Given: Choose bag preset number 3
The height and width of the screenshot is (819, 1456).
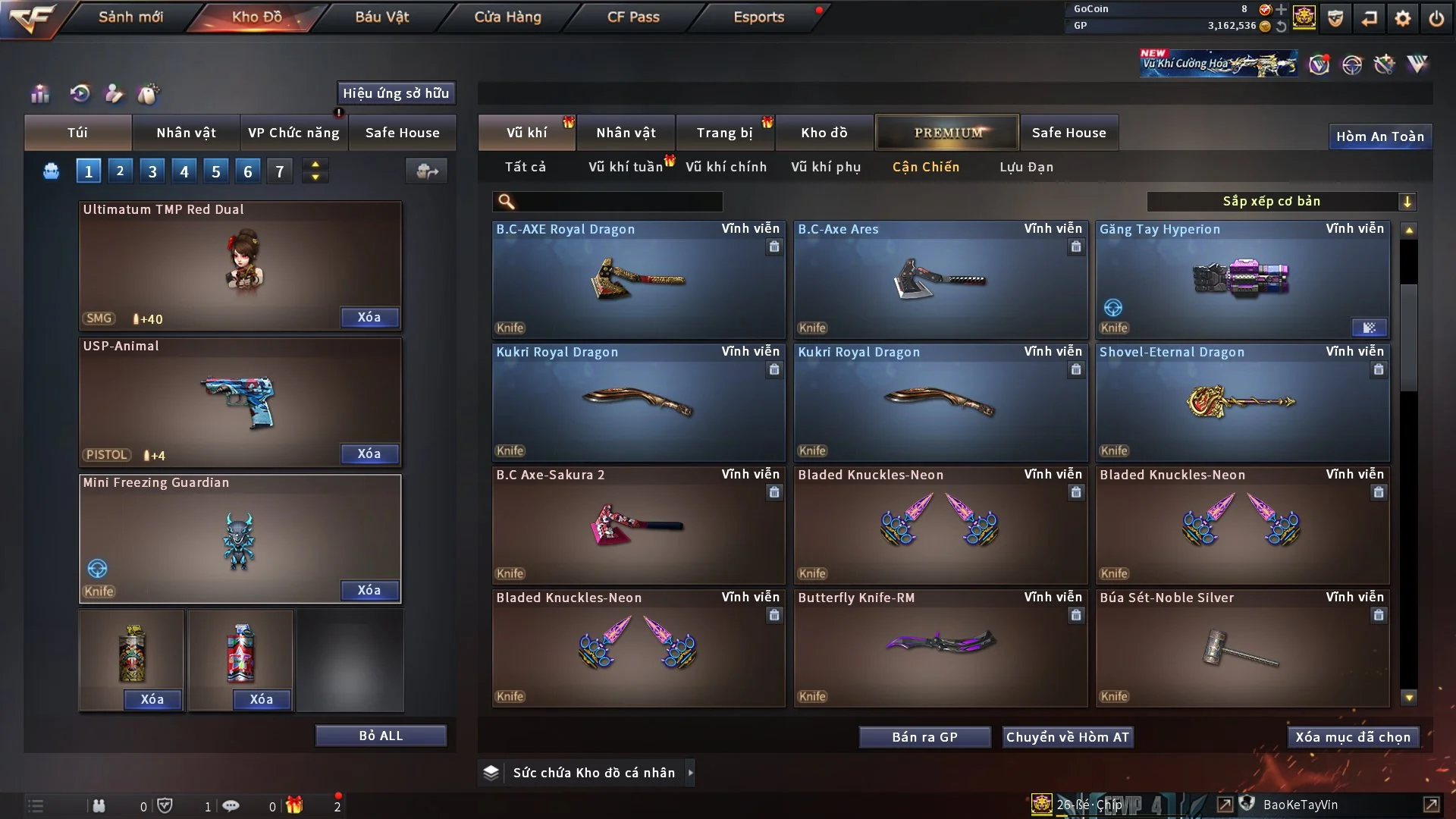Looking at the screenshot, I should coord(152,171).
